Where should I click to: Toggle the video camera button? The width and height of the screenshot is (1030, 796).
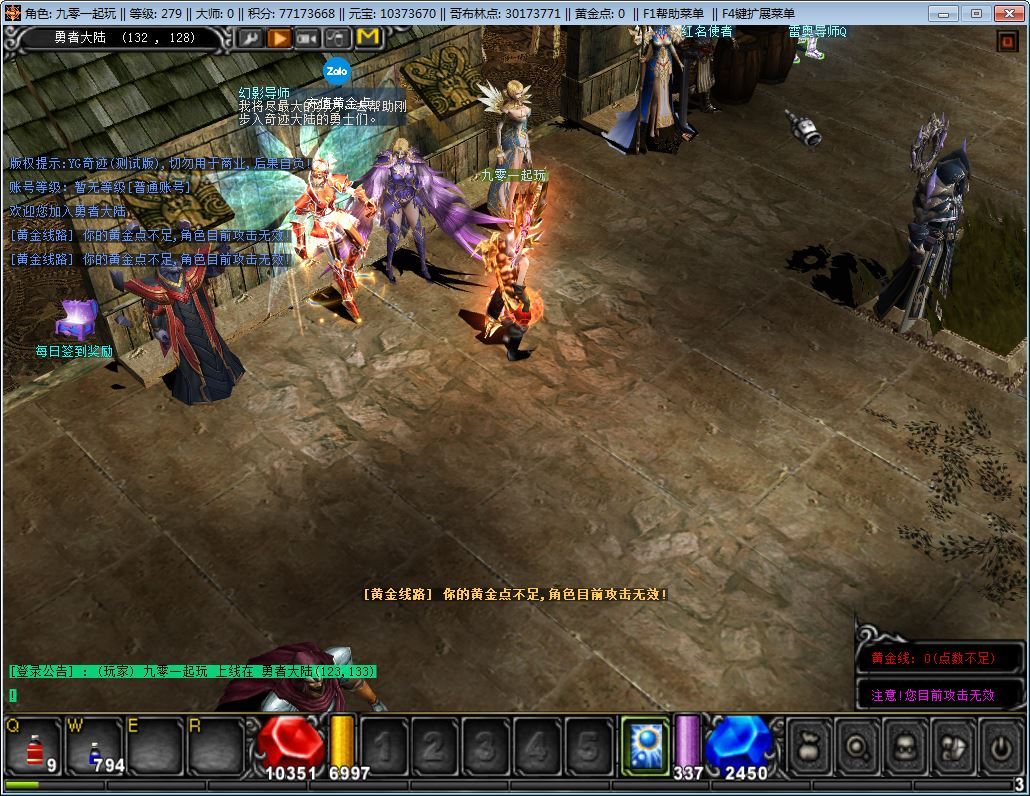click(308, 38)
